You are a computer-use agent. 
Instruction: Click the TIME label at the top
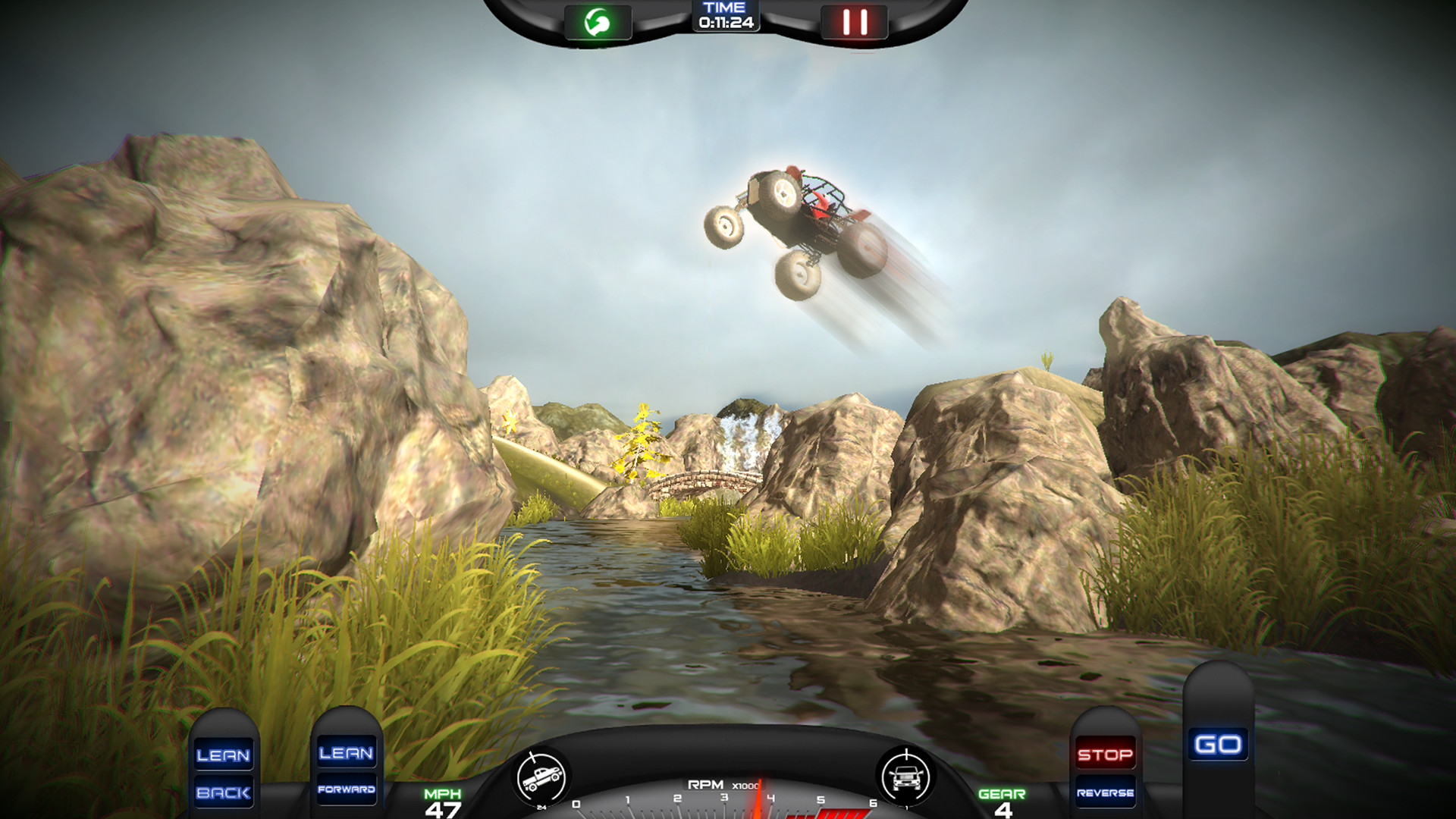point(725,8)
